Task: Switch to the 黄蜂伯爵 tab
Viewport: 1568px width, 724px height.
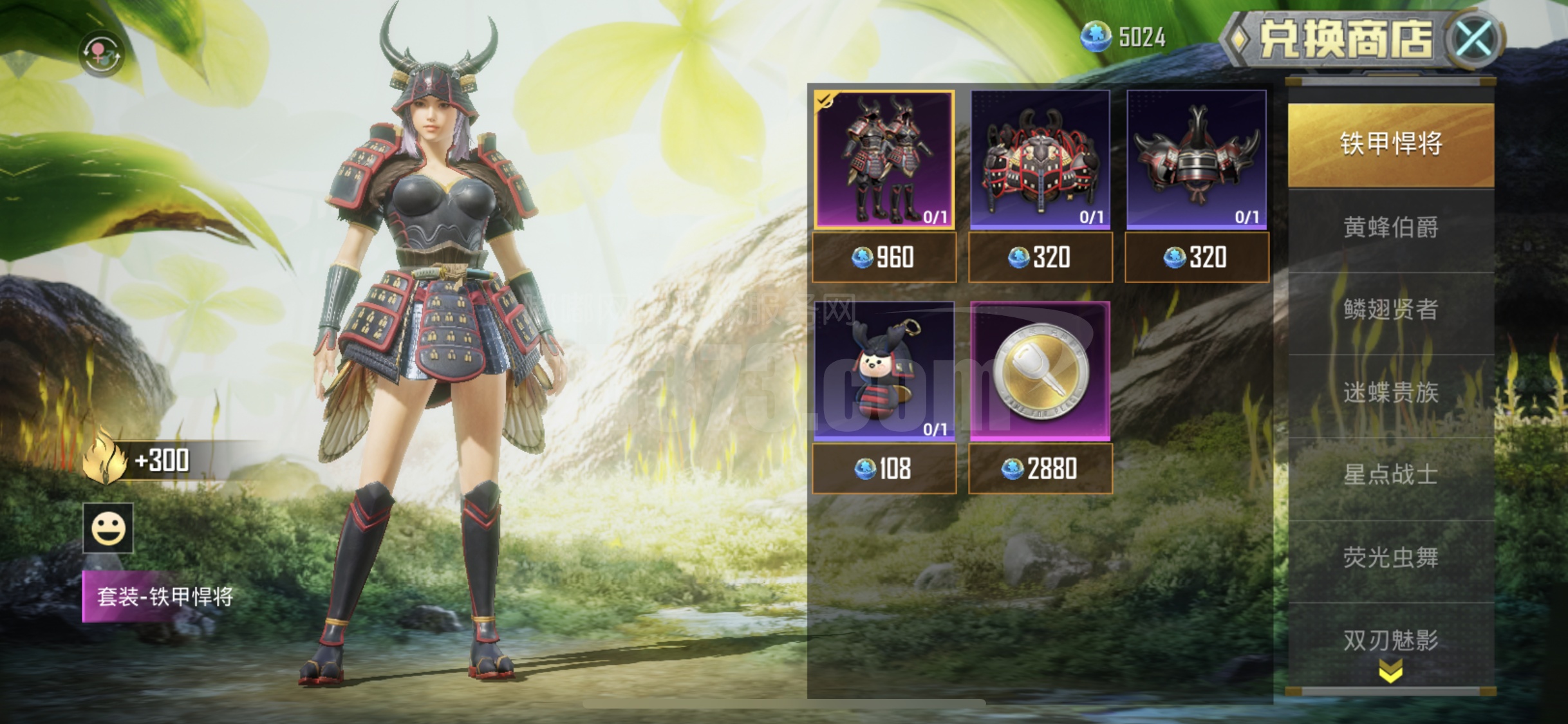Action: click(1390, 228)
